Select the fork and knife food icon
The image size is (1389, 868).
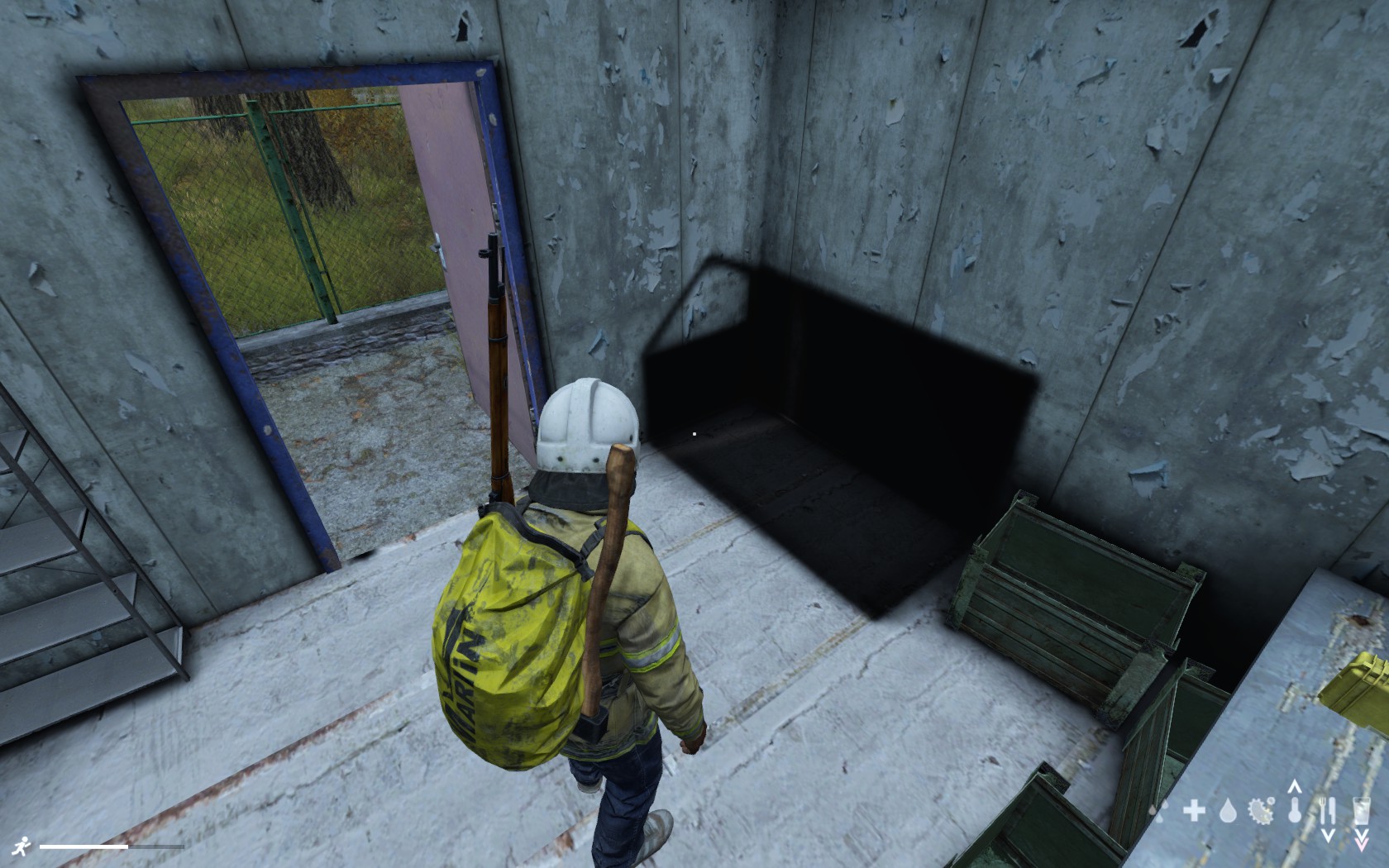(x=1328, y=810)
